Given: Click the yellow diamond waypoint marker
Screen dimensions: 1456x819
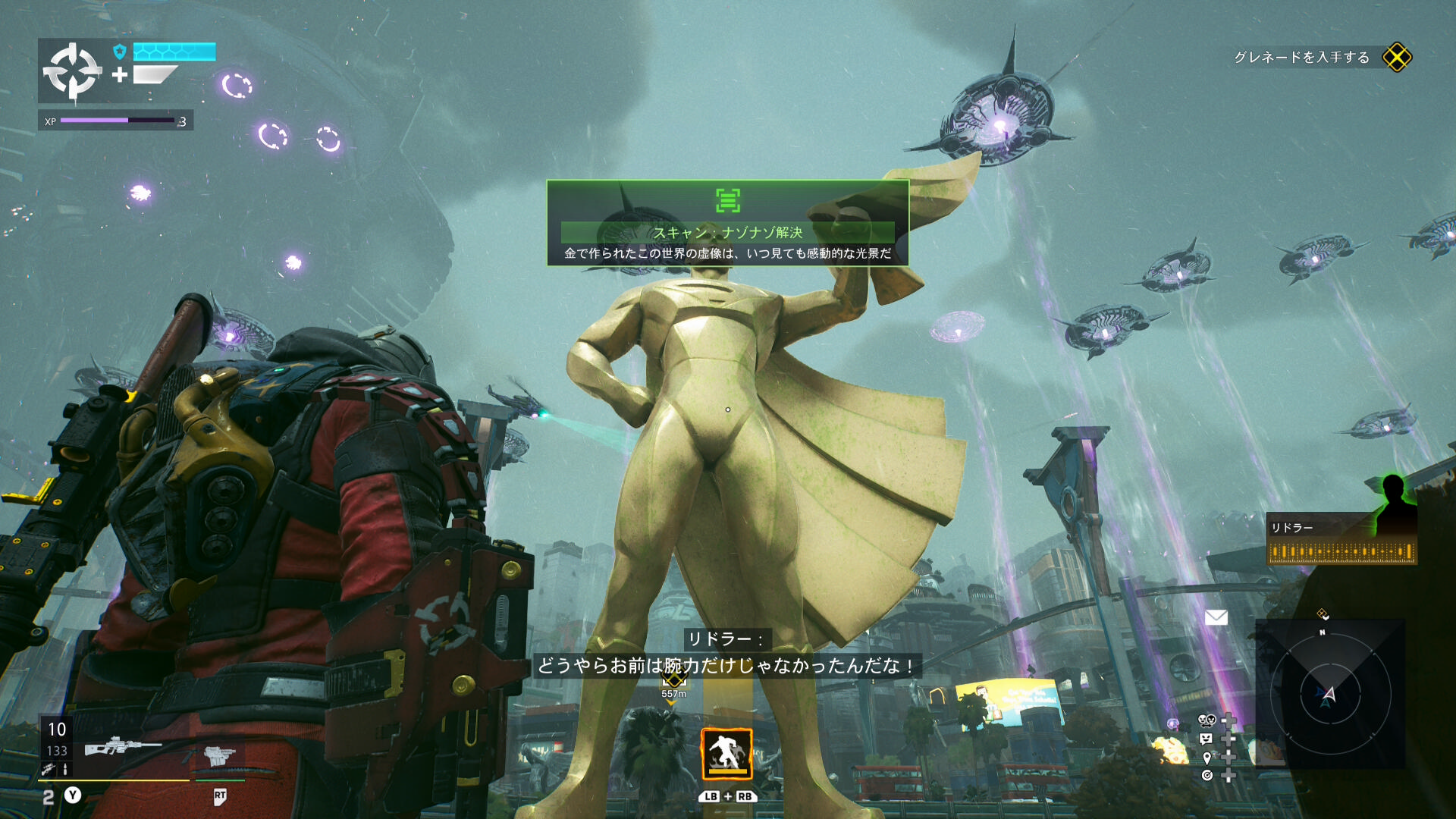Looking at the screenshot, I should 673,679.
